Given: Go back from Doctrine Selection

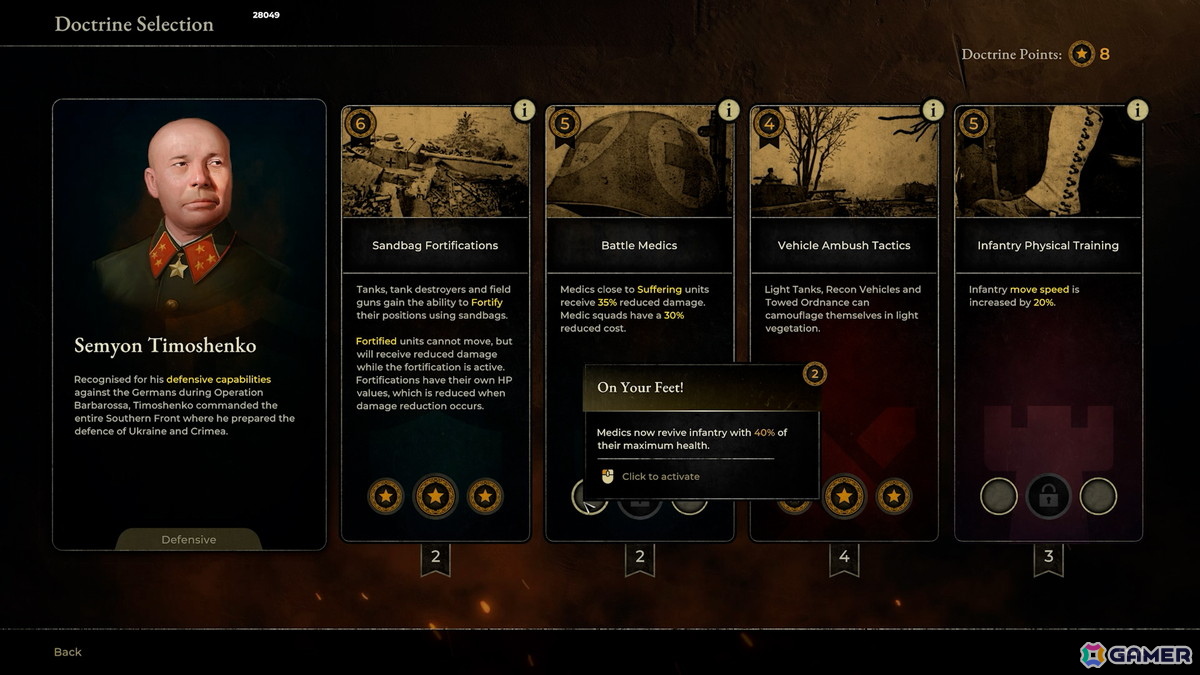Looking at the screenshot, I should (68, 652).
